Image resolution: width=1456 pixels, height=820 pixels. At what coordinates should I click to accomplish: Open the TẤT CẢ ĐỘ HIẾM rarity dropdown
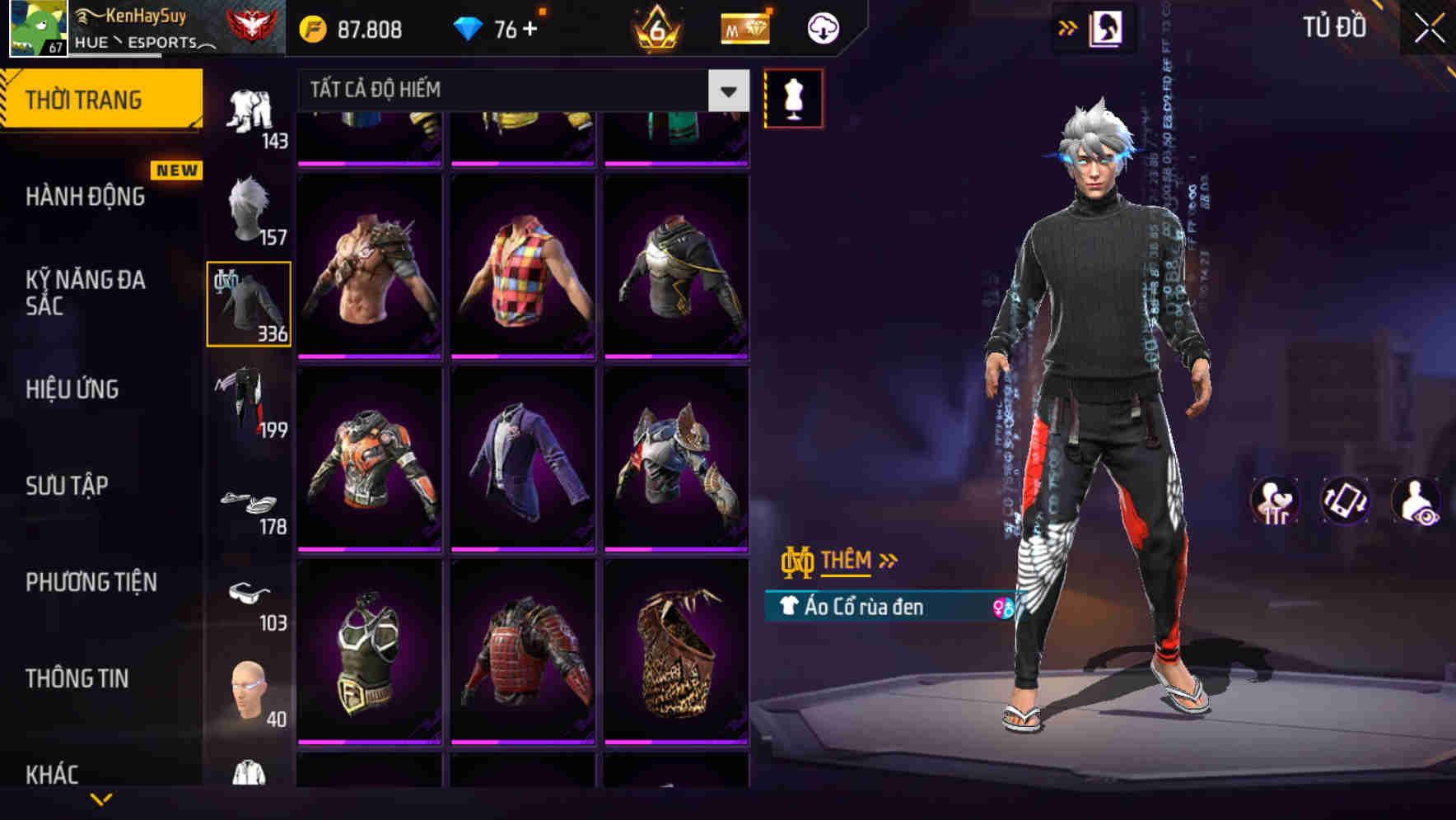[511, 91]
